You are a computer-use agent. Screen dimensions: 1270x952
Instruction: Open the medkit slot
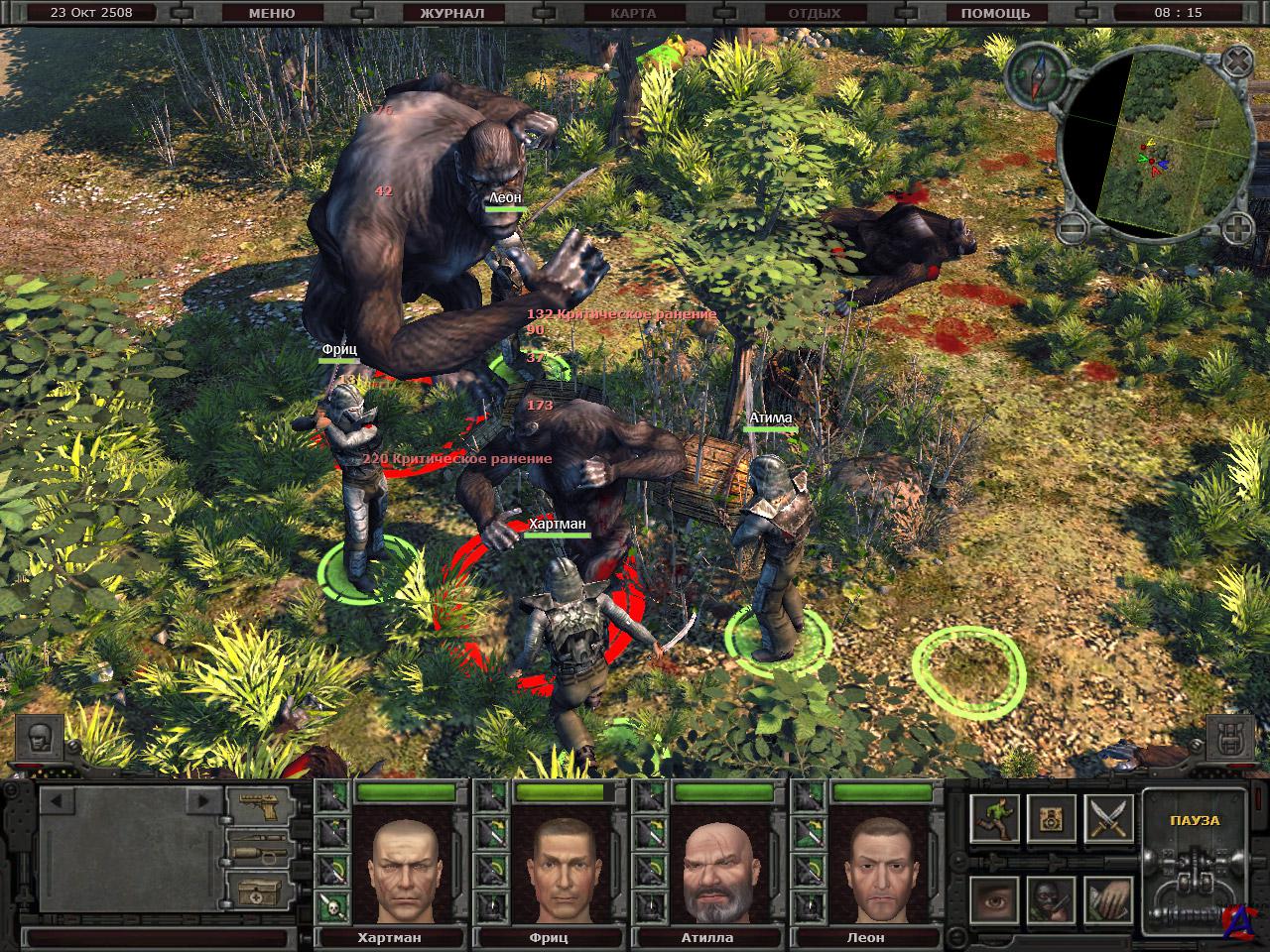[x=261, y=890]
